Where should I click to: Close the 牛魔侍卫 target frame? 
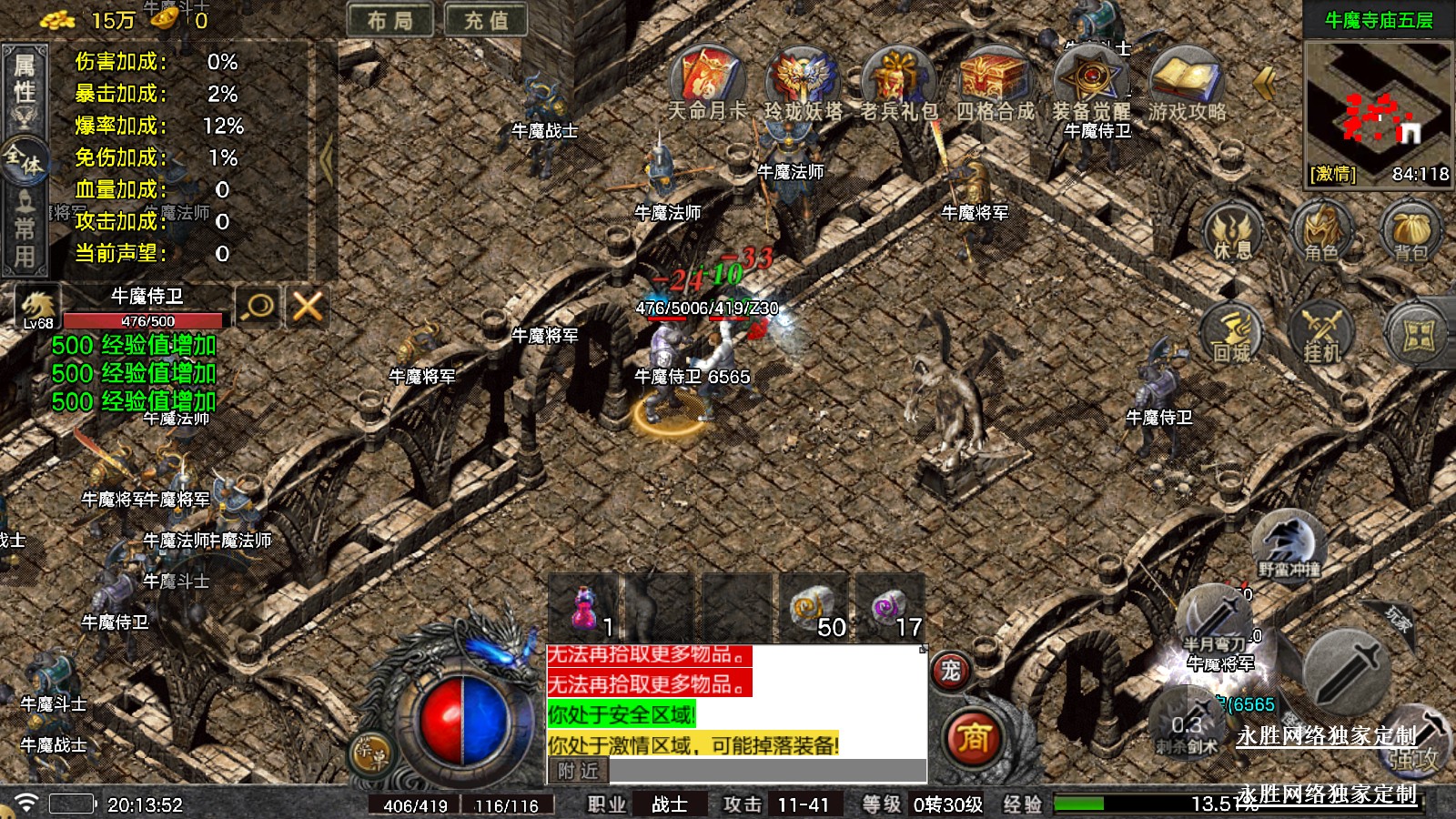click(308, 307)
